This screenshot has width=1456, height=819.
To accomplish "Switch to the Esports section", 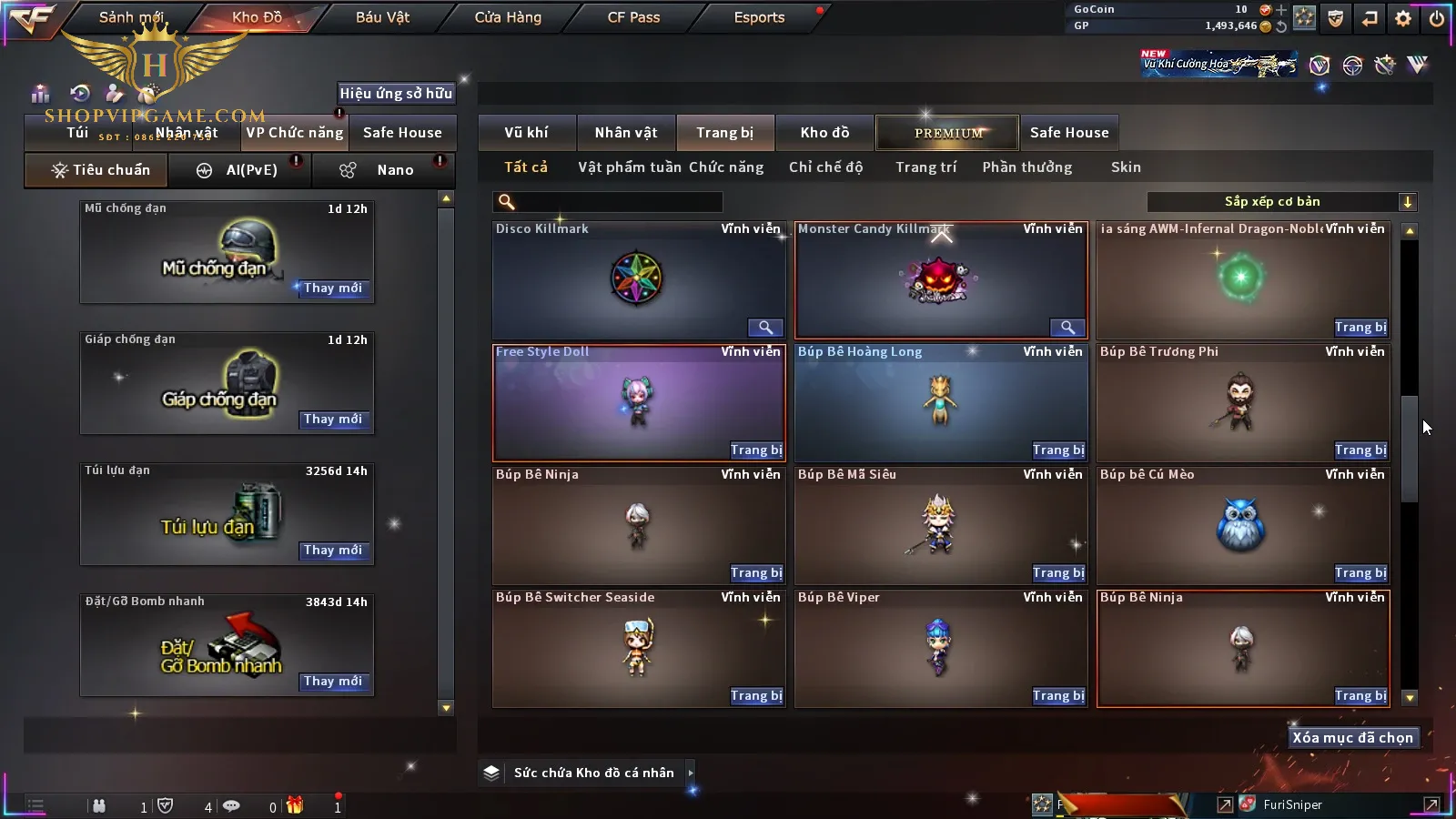I will click(759, 17).
